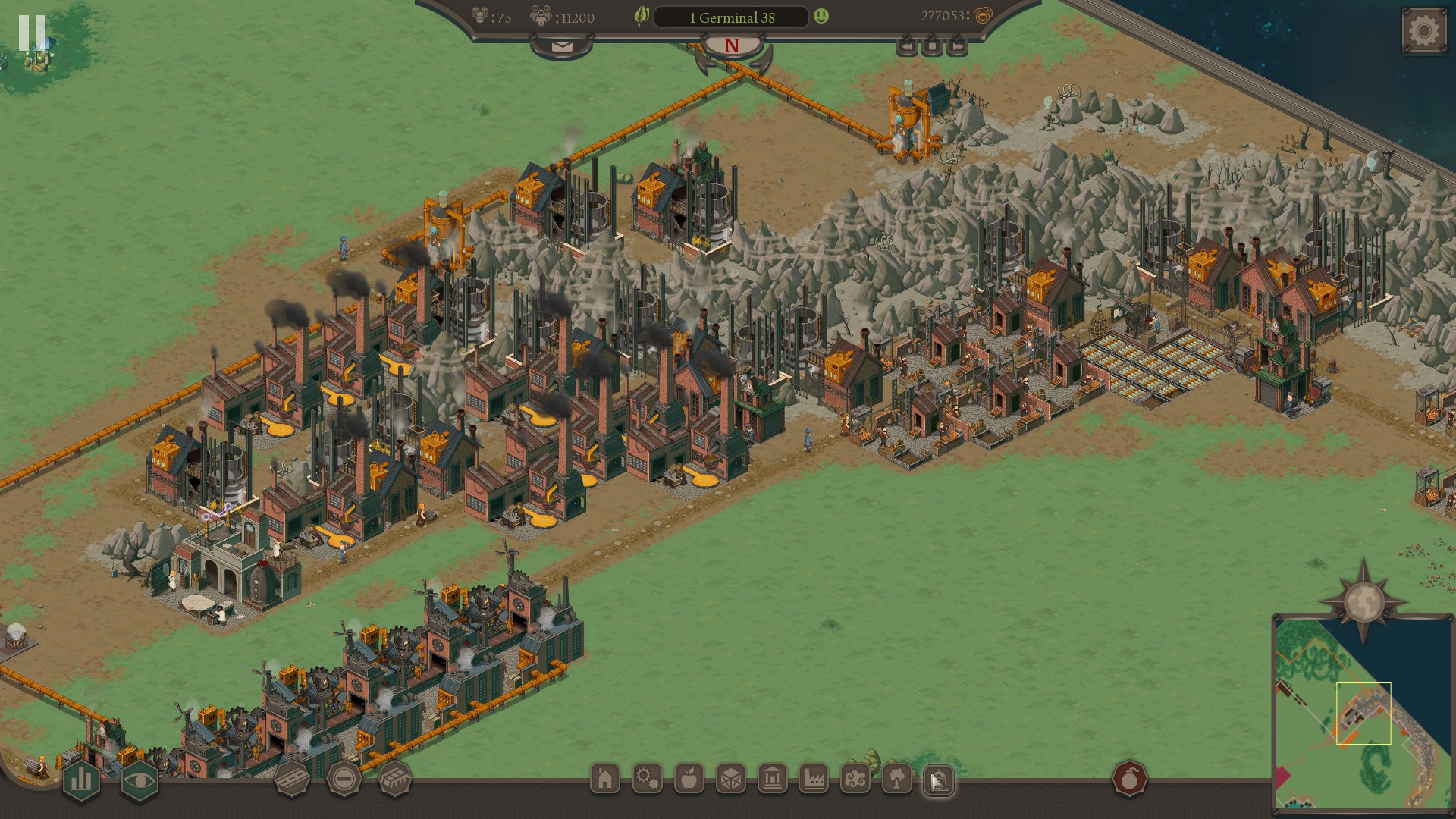Screen dimensions: 1456x819
Task: Pause time with the stop button
Action: 932,47
